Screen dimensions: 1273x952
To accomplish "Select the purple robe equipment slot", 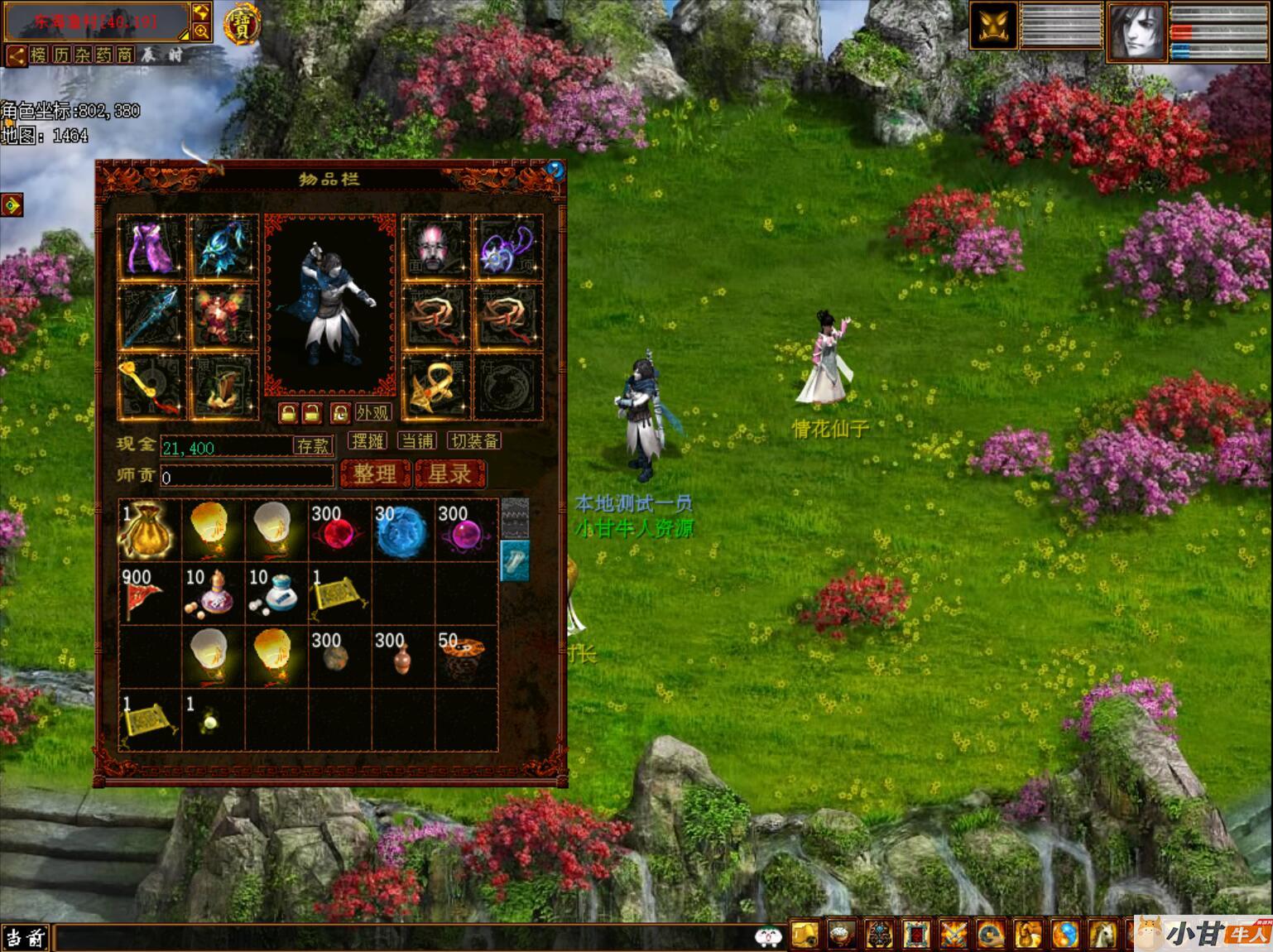I will pos(152,247).
